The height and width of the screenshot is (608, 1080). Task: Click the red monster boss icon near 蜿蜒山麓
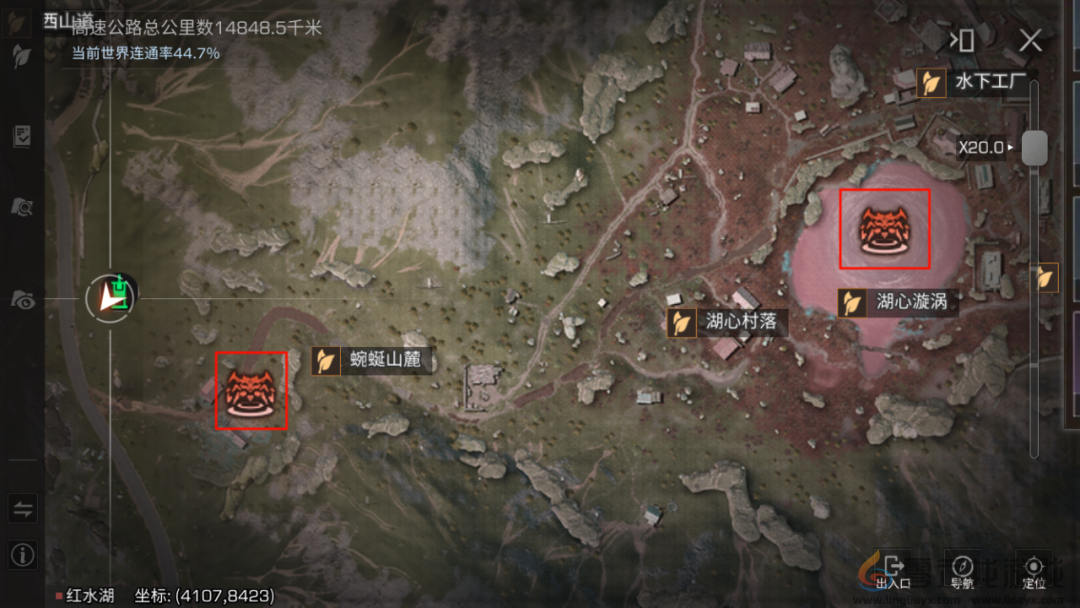(x=251, y=390)
